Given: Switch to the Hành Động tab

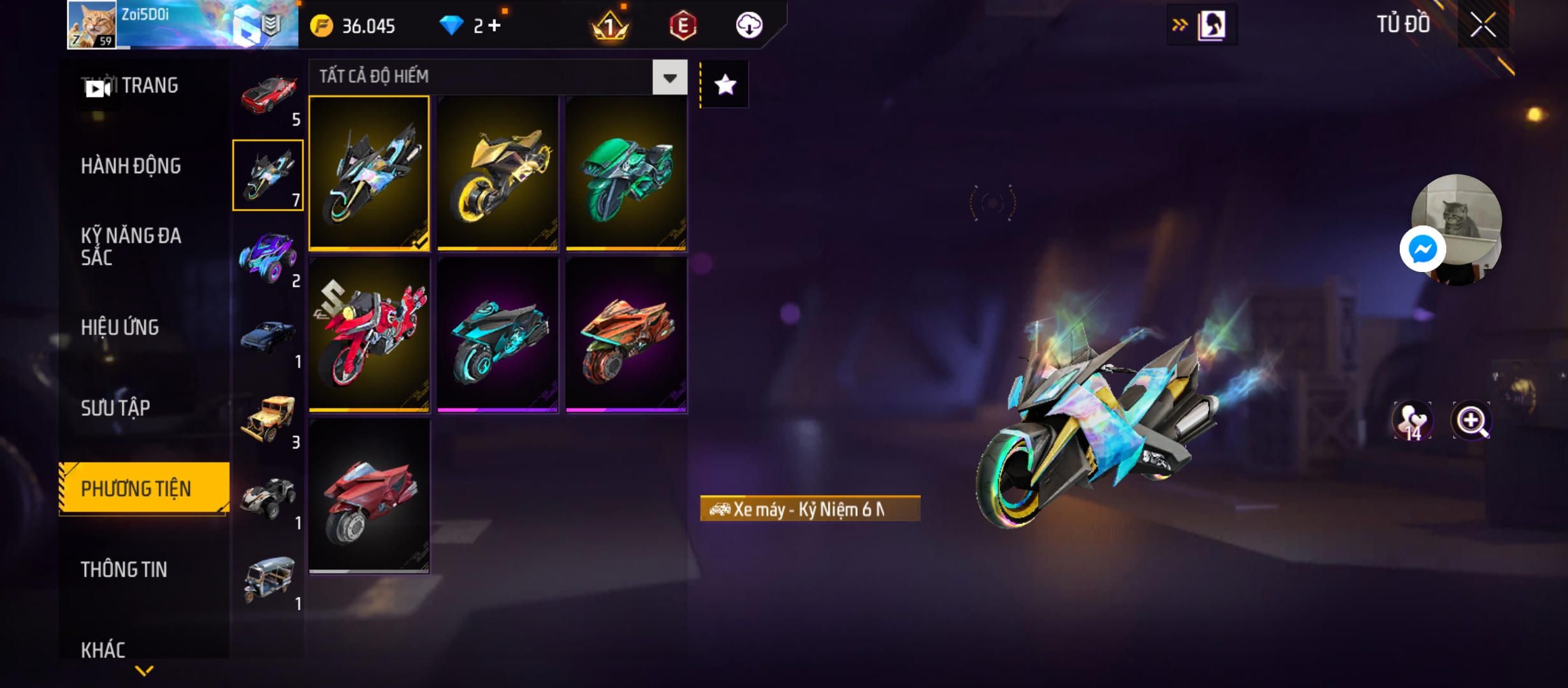Looking at the screenshot, I should point(131,166).
